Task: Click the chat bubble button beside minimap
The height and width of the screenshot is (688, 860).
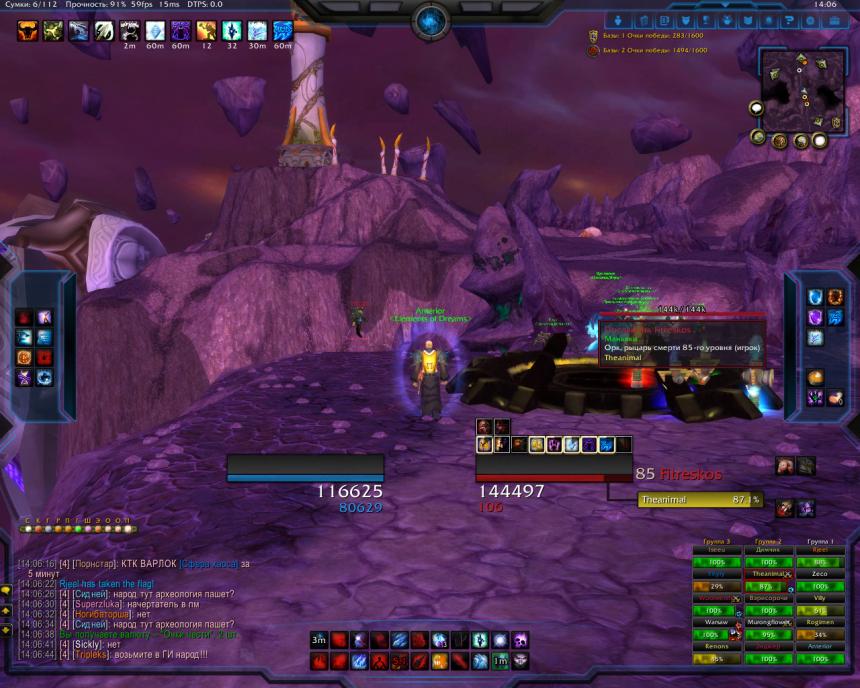Action: pyautogui.click(x=757, y=108)
